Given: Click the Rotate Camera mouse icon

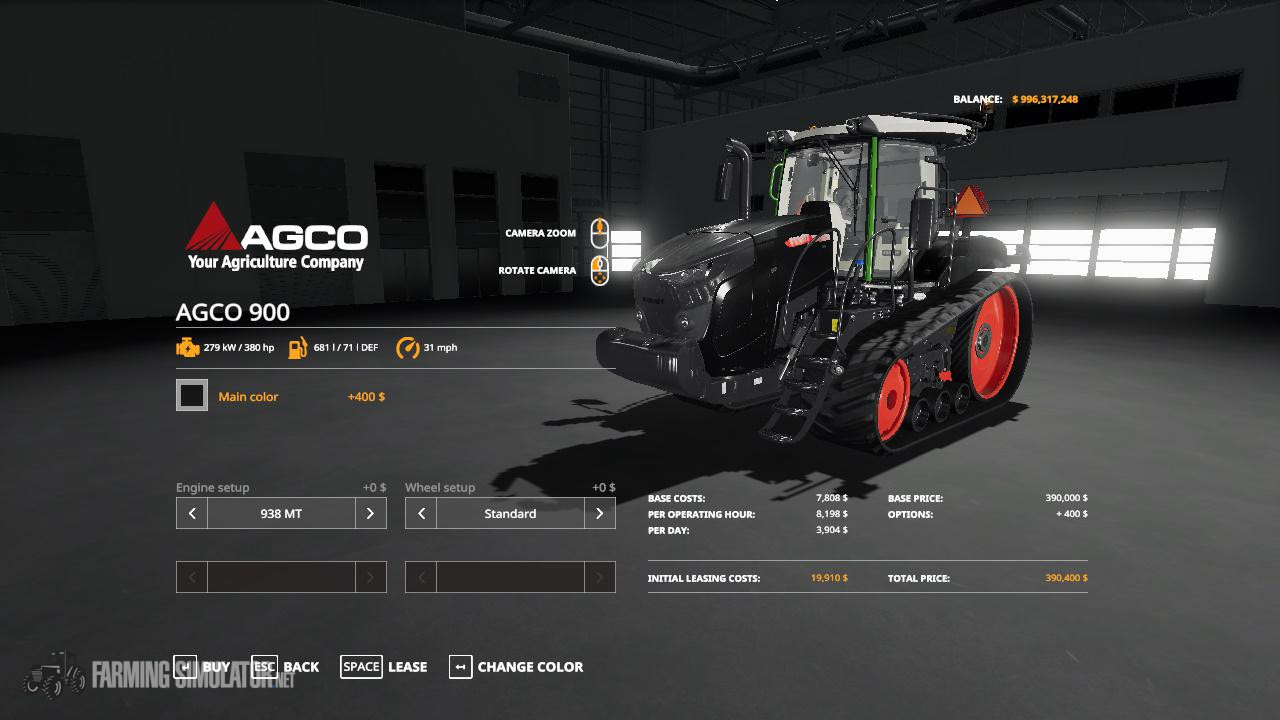Looking at the screenshot, I should tap(600, 272).
